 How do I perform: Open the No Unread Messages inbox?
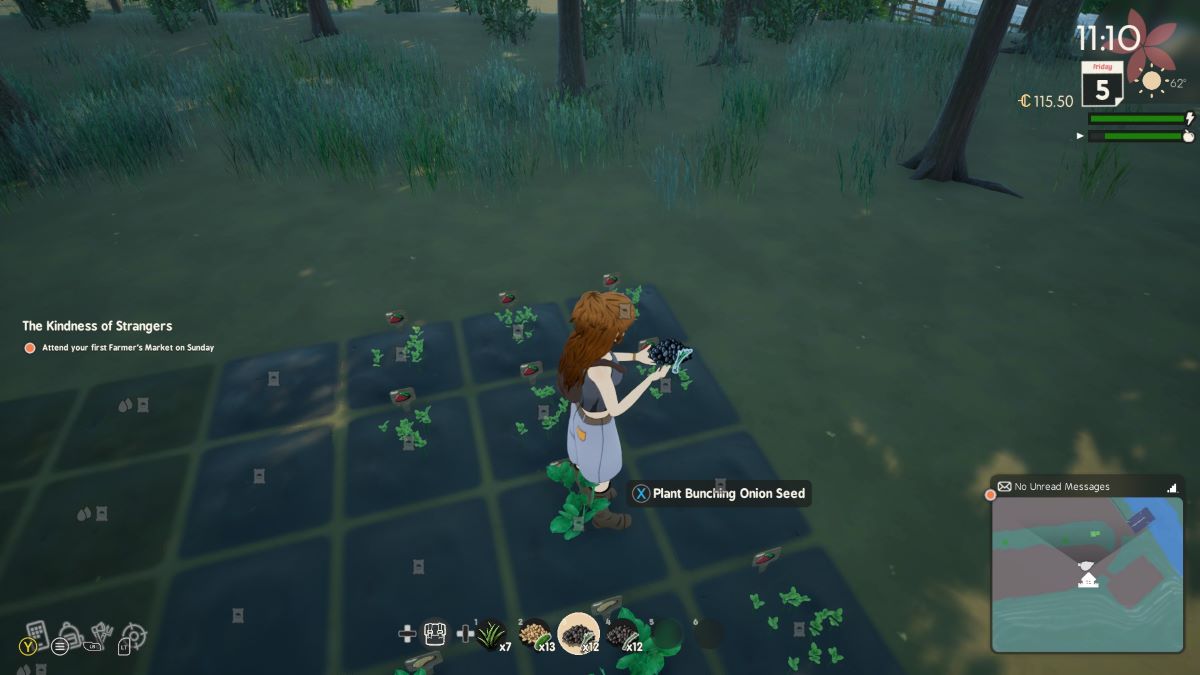pos(1061,487)
